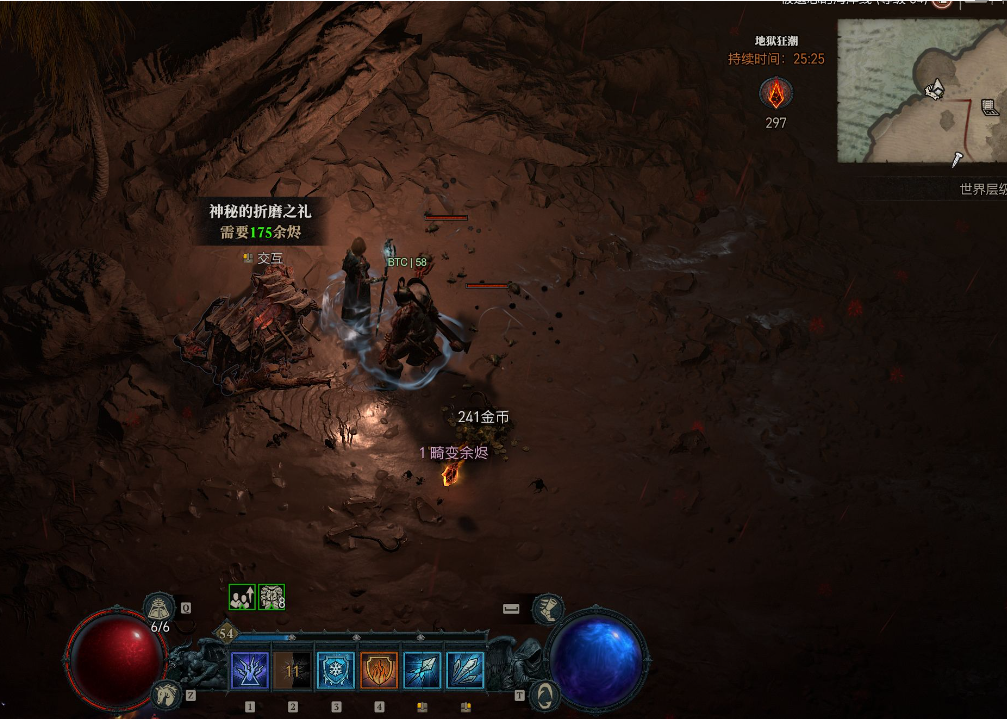Click the town portal icon beside mana orb
Image resolution: width=1007 pixels, height=719 pixels.
[x=545, y=693]
